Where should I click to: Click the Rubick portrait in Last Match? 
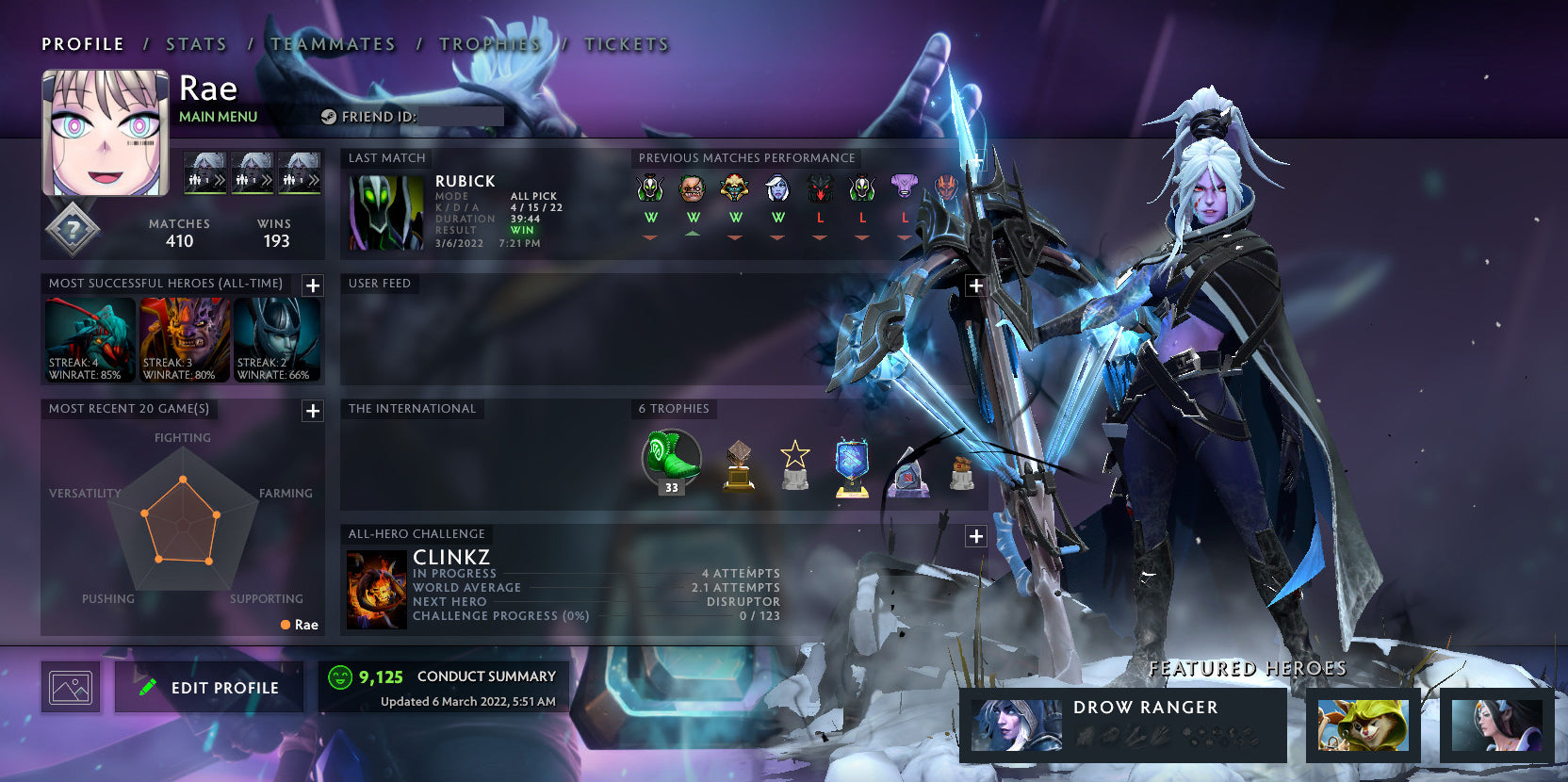[386, 211]
